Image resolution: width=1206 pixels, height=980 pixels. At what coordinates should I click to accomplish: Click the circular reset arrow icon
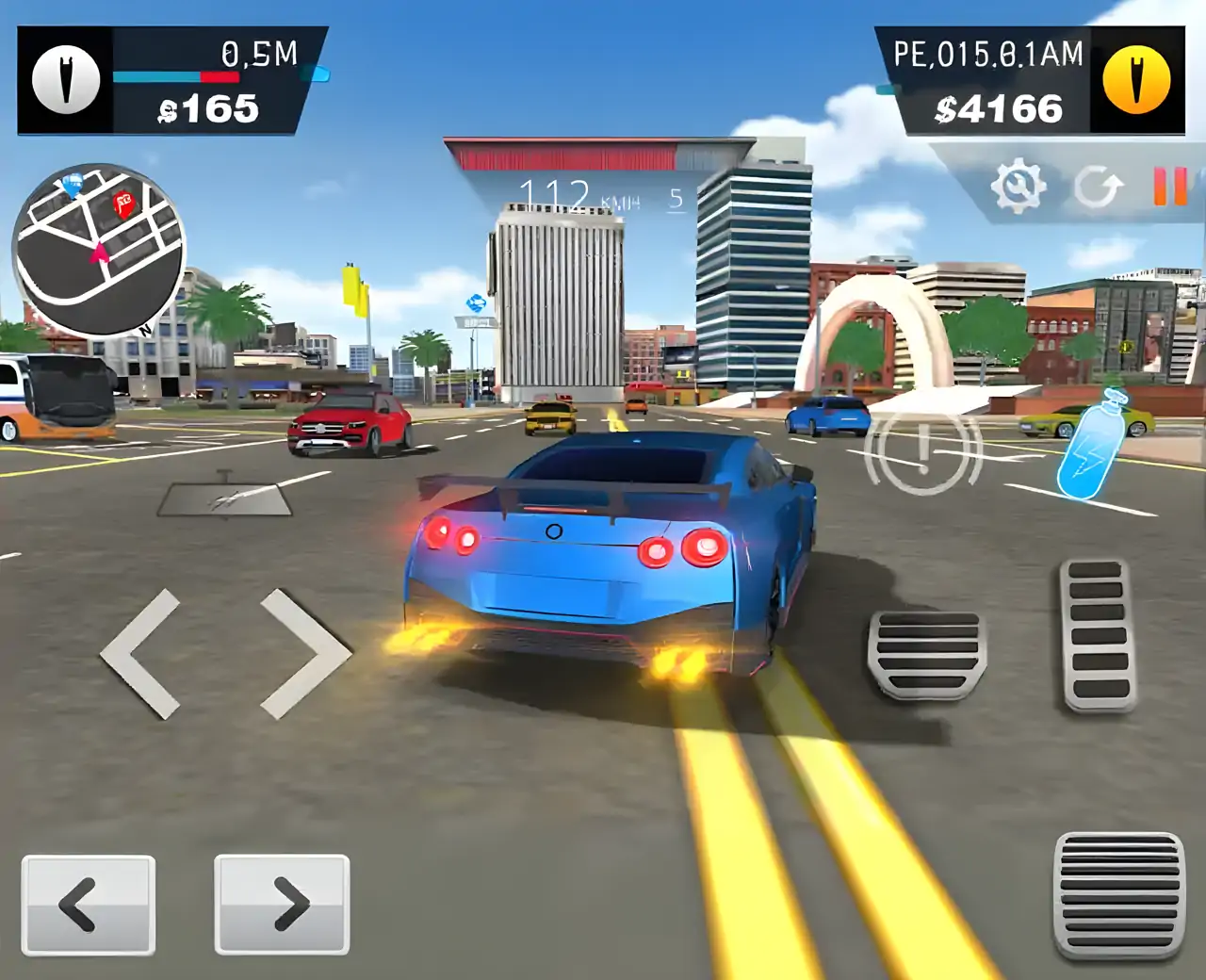[1099, 188]
